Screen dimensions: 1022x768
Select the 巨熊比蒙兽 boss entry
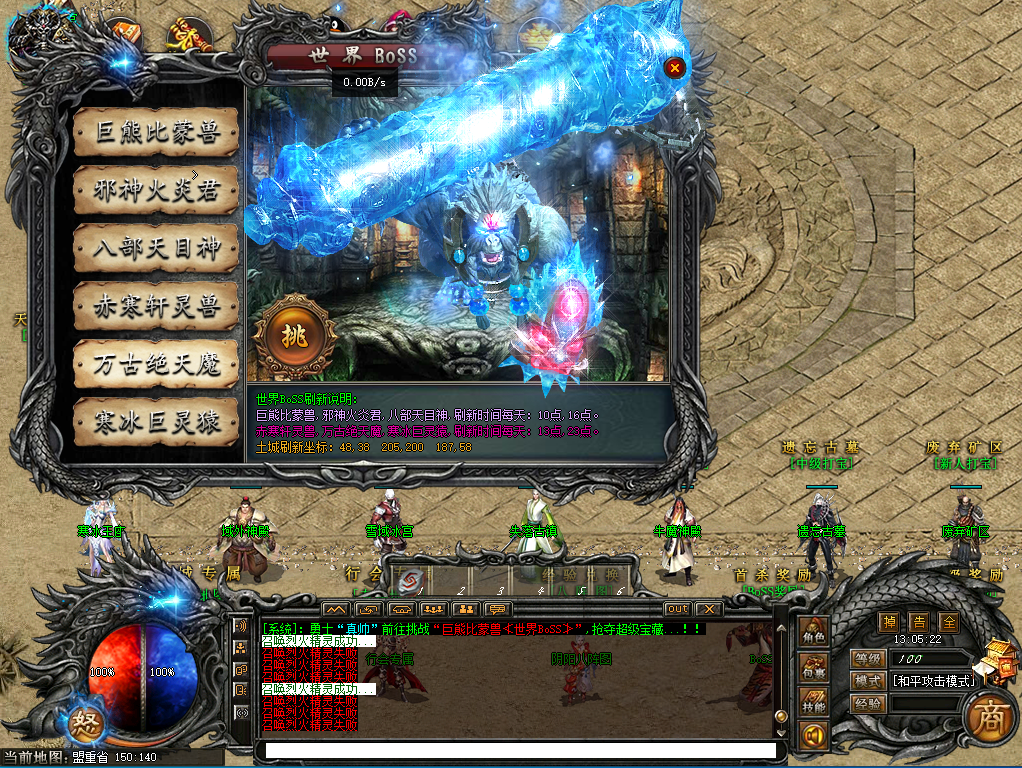(x=156, y=132)
